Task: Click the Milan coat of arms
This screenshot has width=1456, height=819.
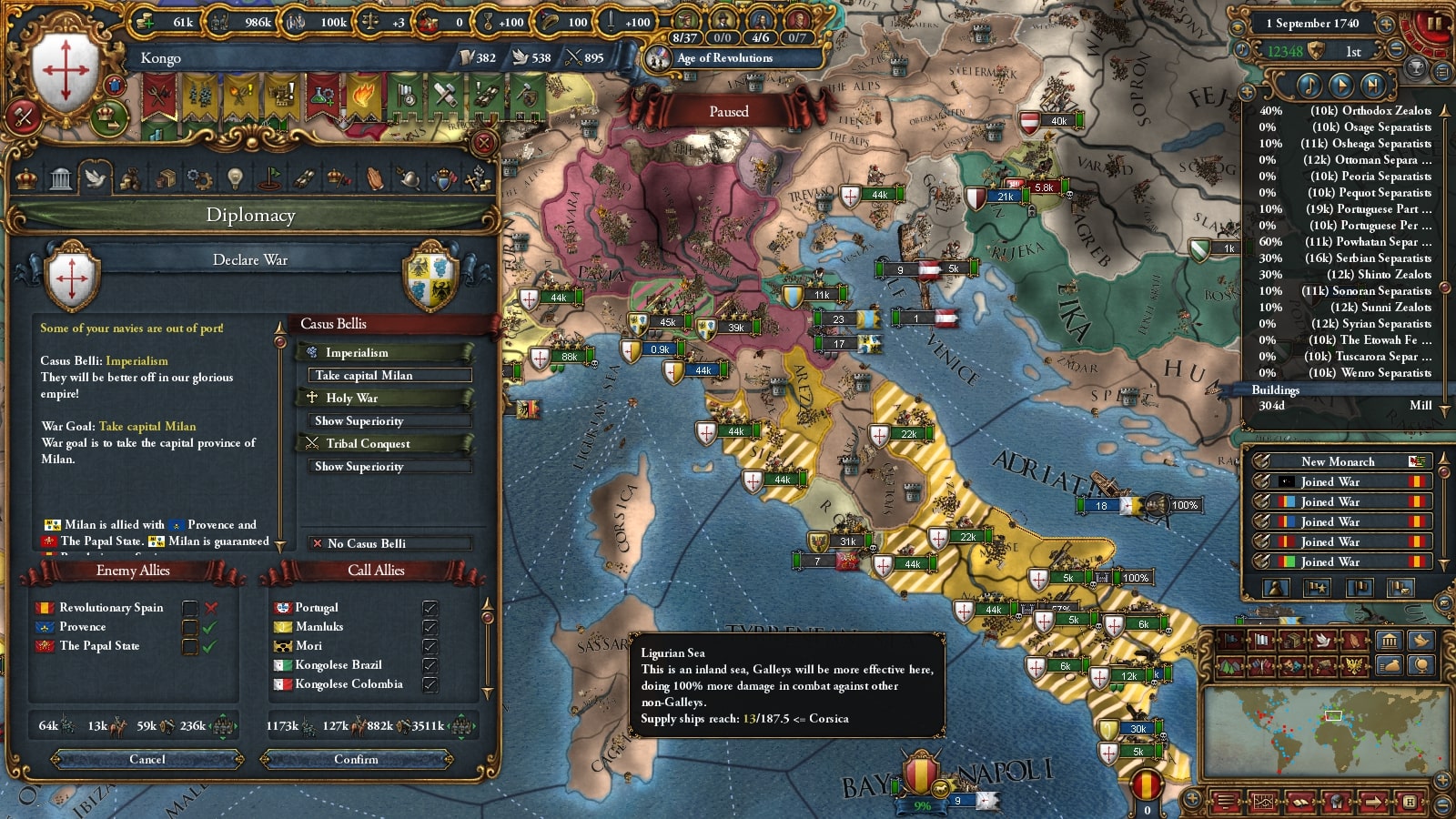Action: (430, 275)
